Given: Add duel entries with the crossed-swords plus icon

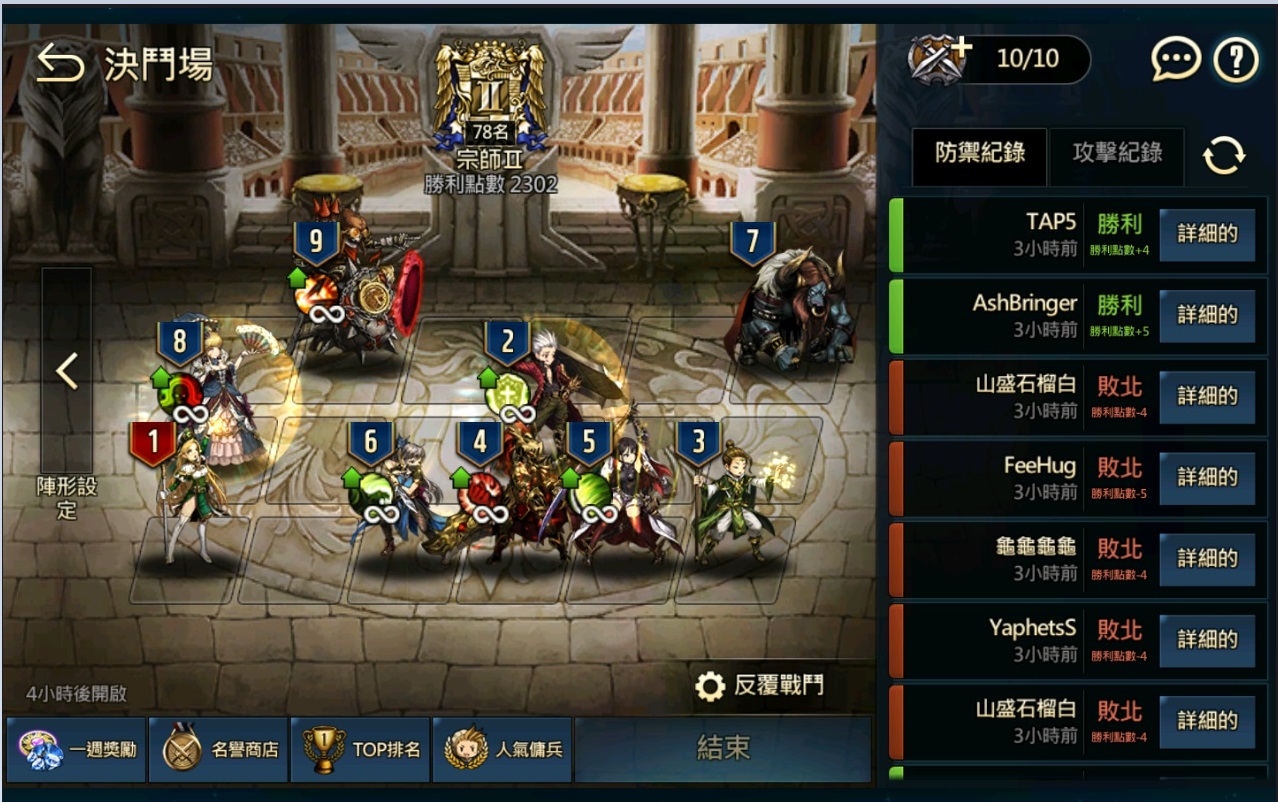Looking at the screenshot, I should pos(938,59).
